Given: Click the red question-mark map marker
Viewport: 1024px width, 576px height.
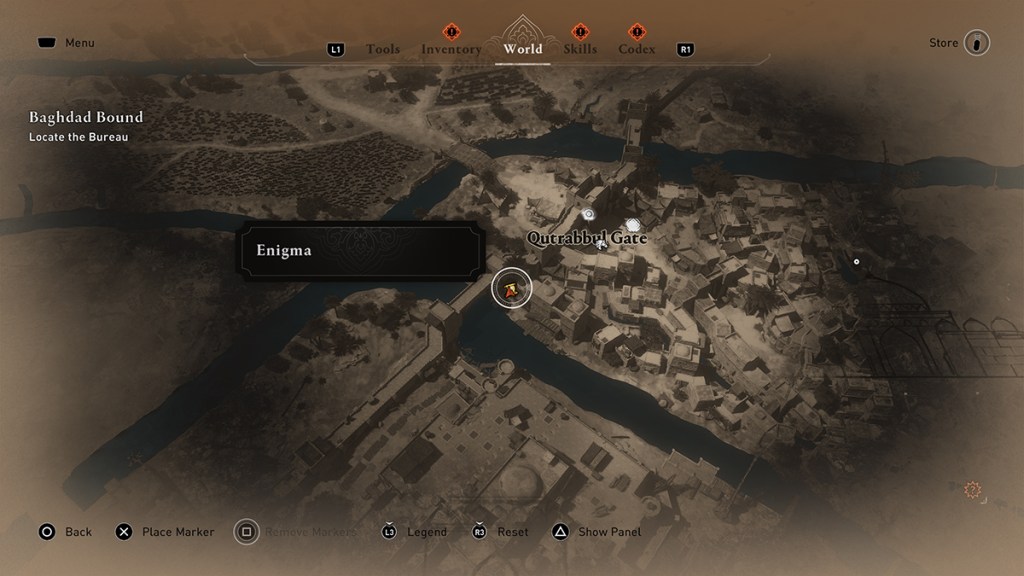Looking at the screenshot, I should (972, 490).
